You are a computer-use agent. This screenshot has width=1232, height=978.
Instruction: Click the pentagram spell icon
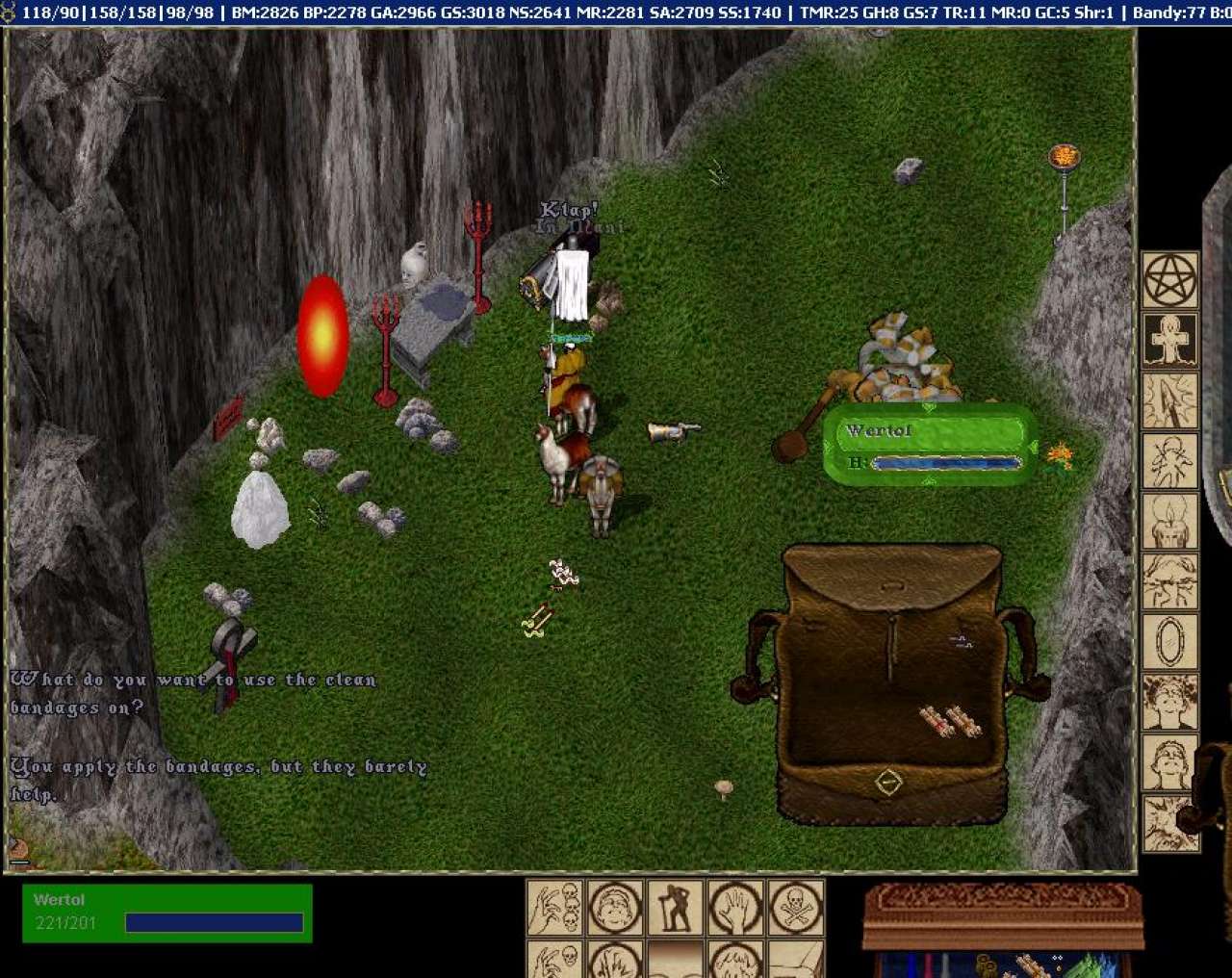coord(1170,280)
